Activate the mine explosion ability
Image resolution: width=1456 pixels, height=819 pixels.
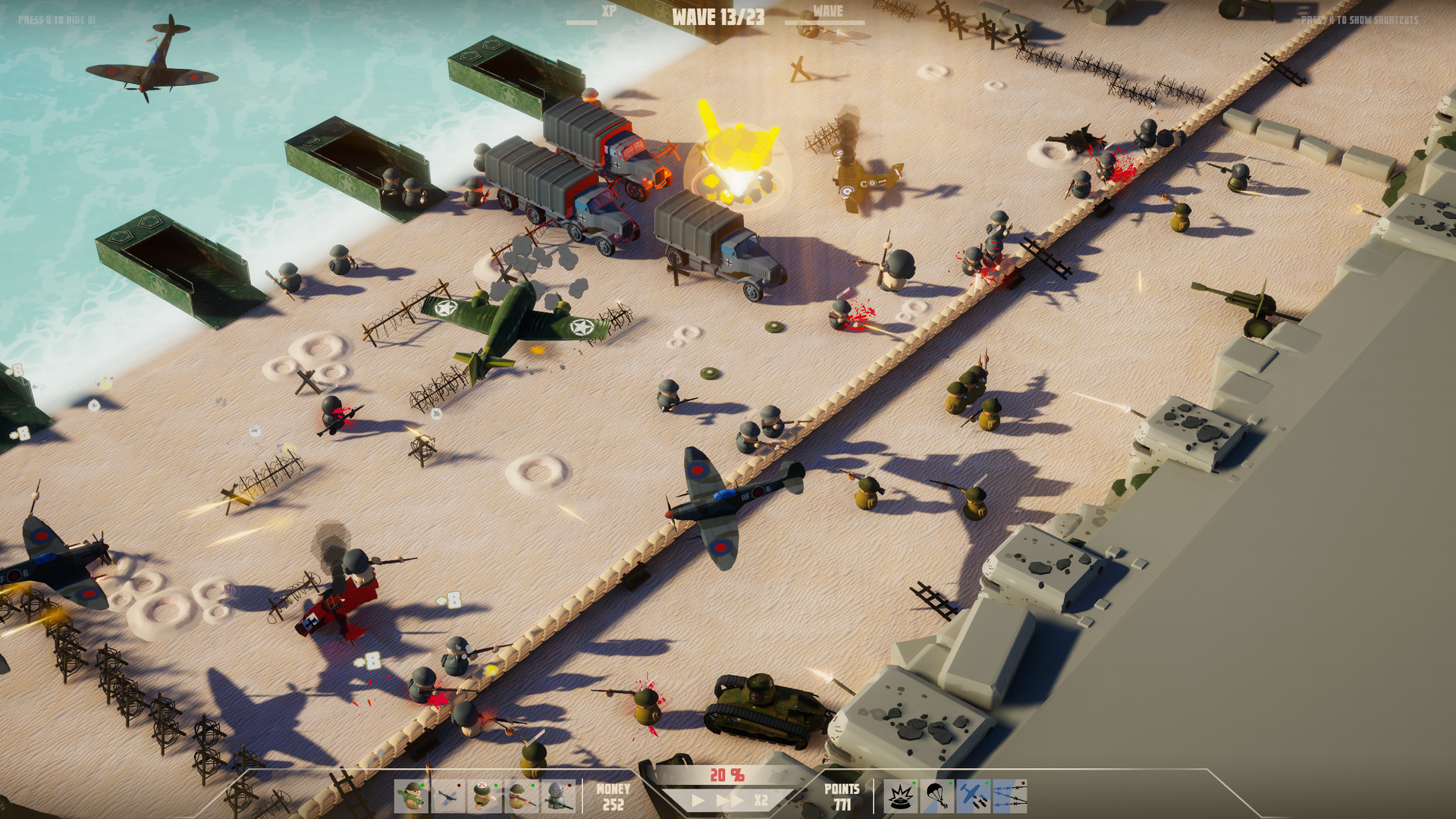[901, 795]
